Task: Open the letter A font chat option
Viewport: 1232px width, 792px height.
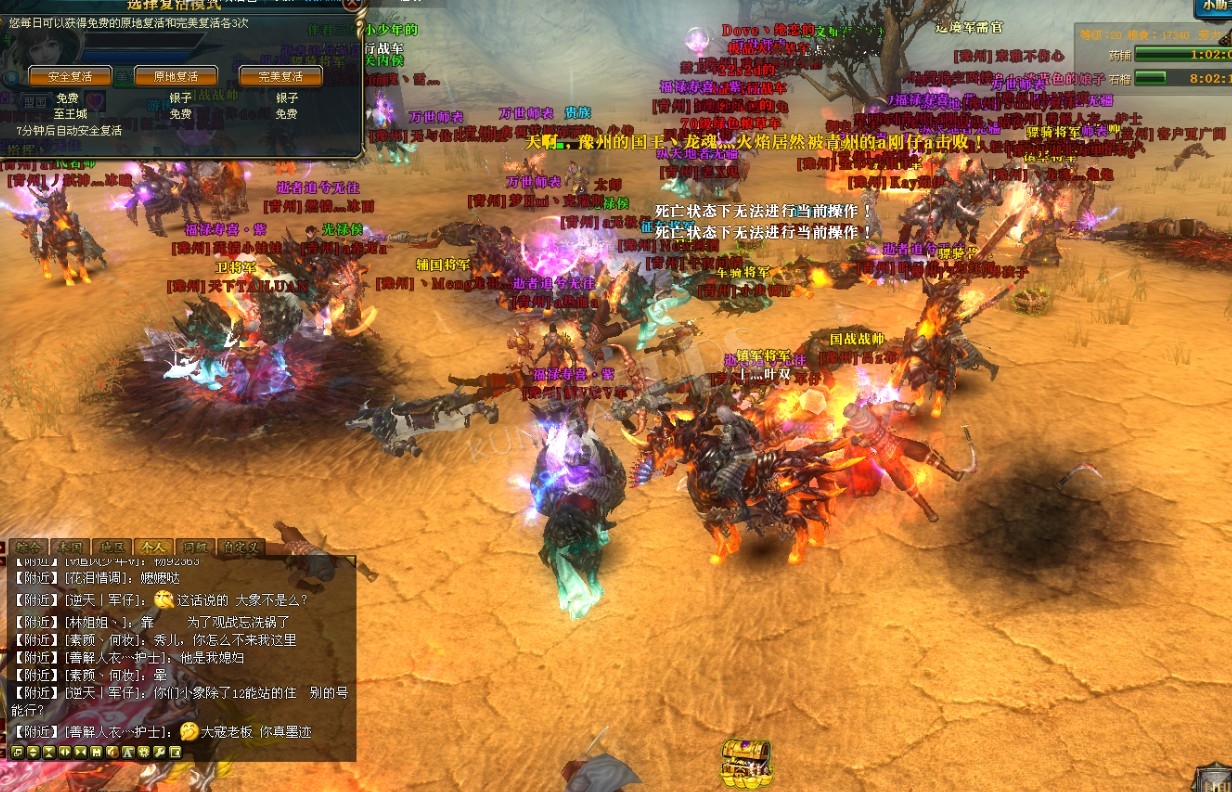Action: tap(127, 752)
